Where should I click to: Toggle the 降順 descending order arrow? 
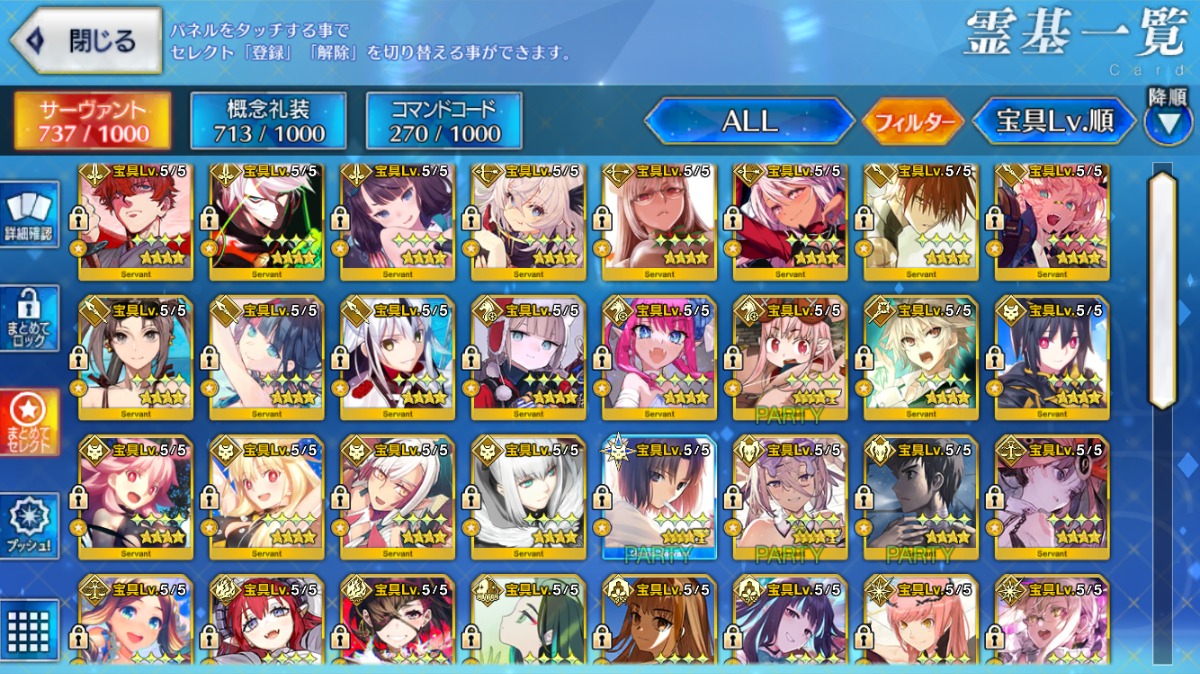coord(1167,123)
